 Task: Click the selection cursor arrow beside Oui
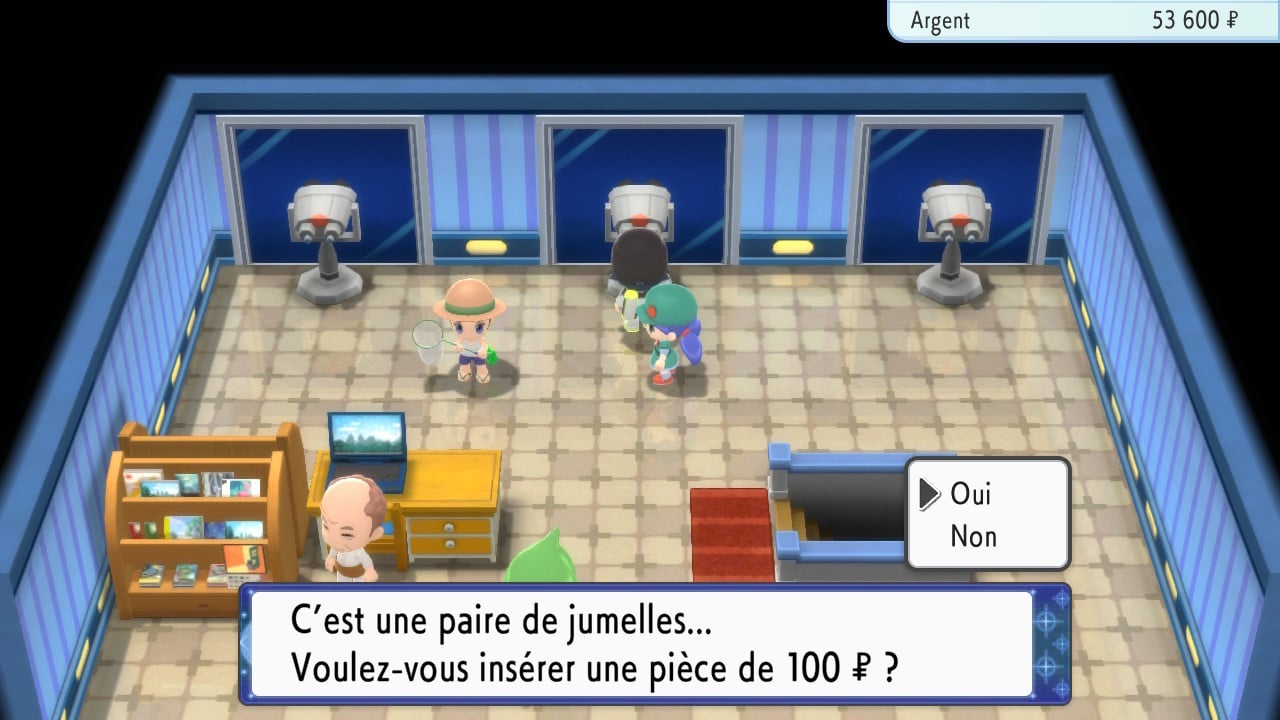click(930, 493)
